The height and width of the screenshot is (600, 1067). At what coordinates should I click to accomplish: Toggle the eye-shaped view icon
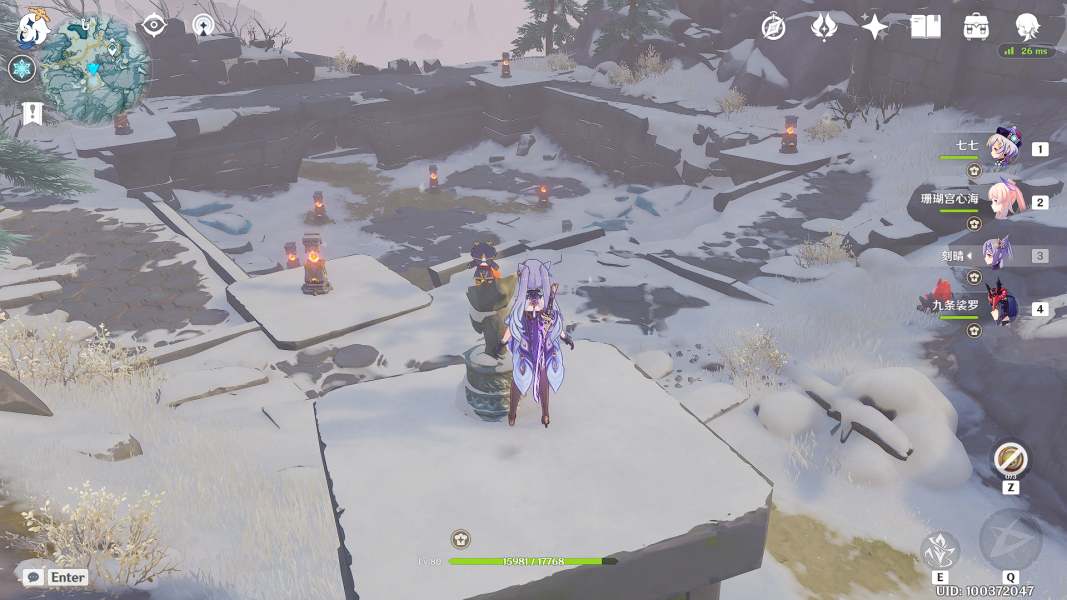pyautogui.click(x=153, y=25)
